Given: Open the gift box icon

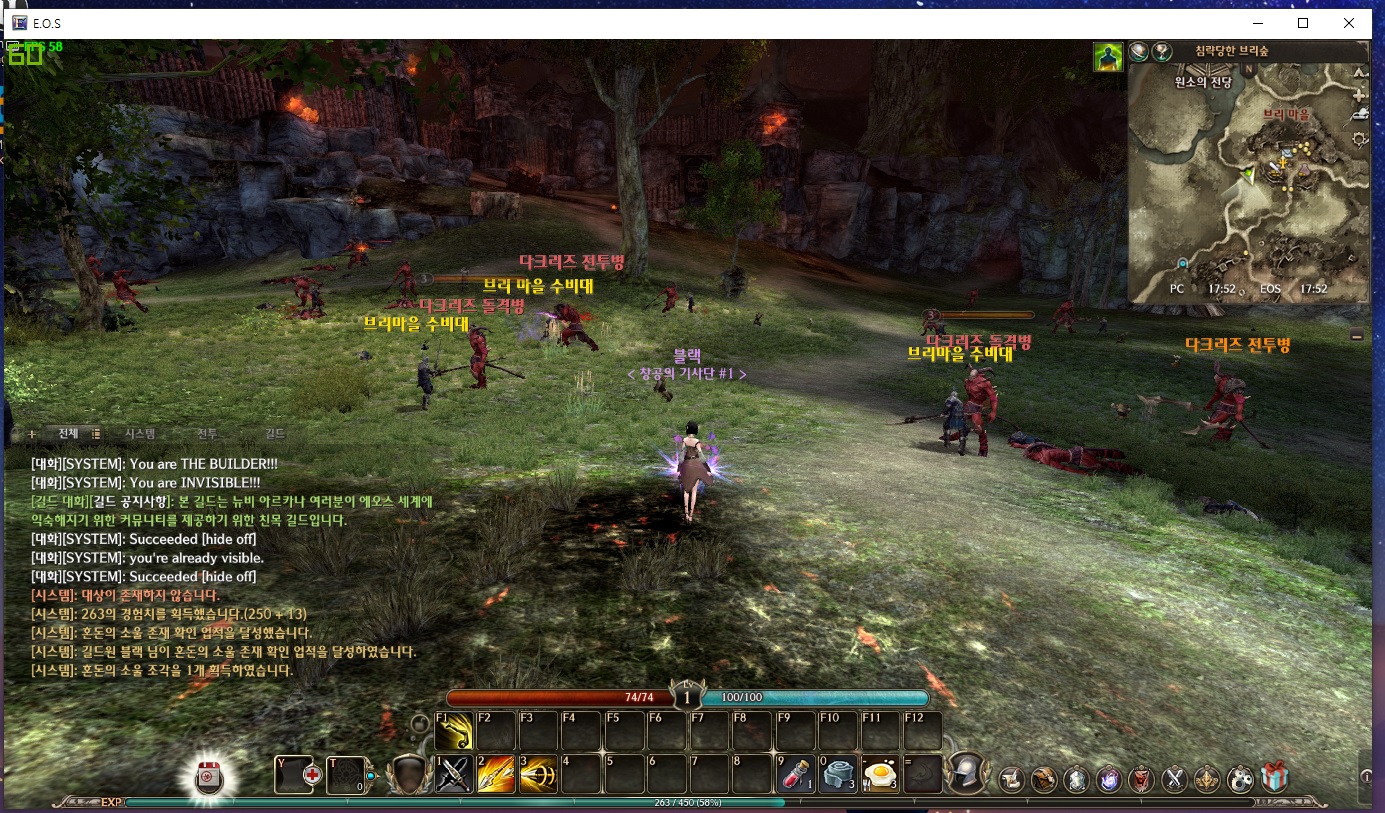Looking at the screenshot, I should [x=1274, y=777].
